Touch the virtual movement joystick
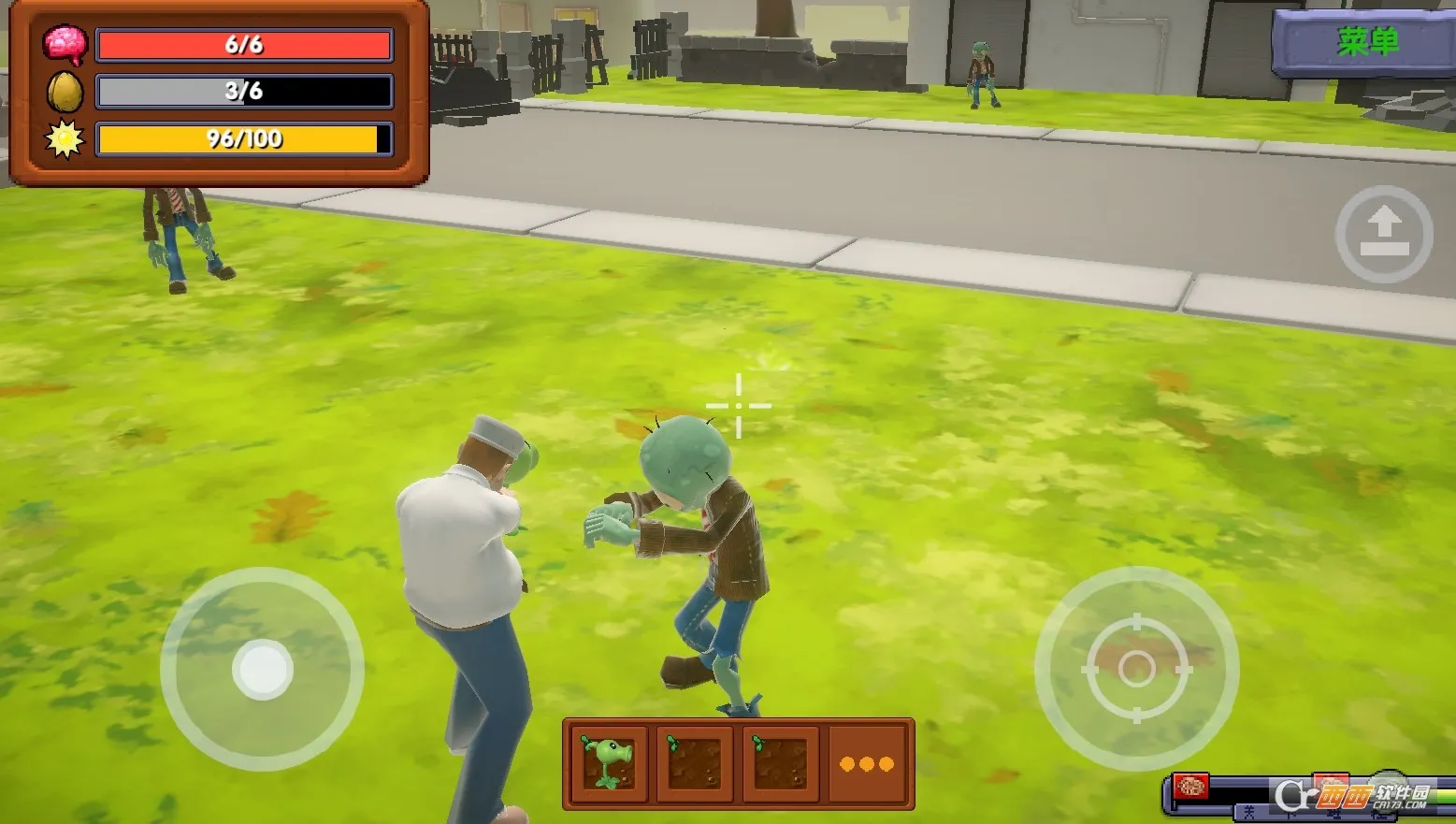The width and height of the screenshot is (1456, 824). 263,669
